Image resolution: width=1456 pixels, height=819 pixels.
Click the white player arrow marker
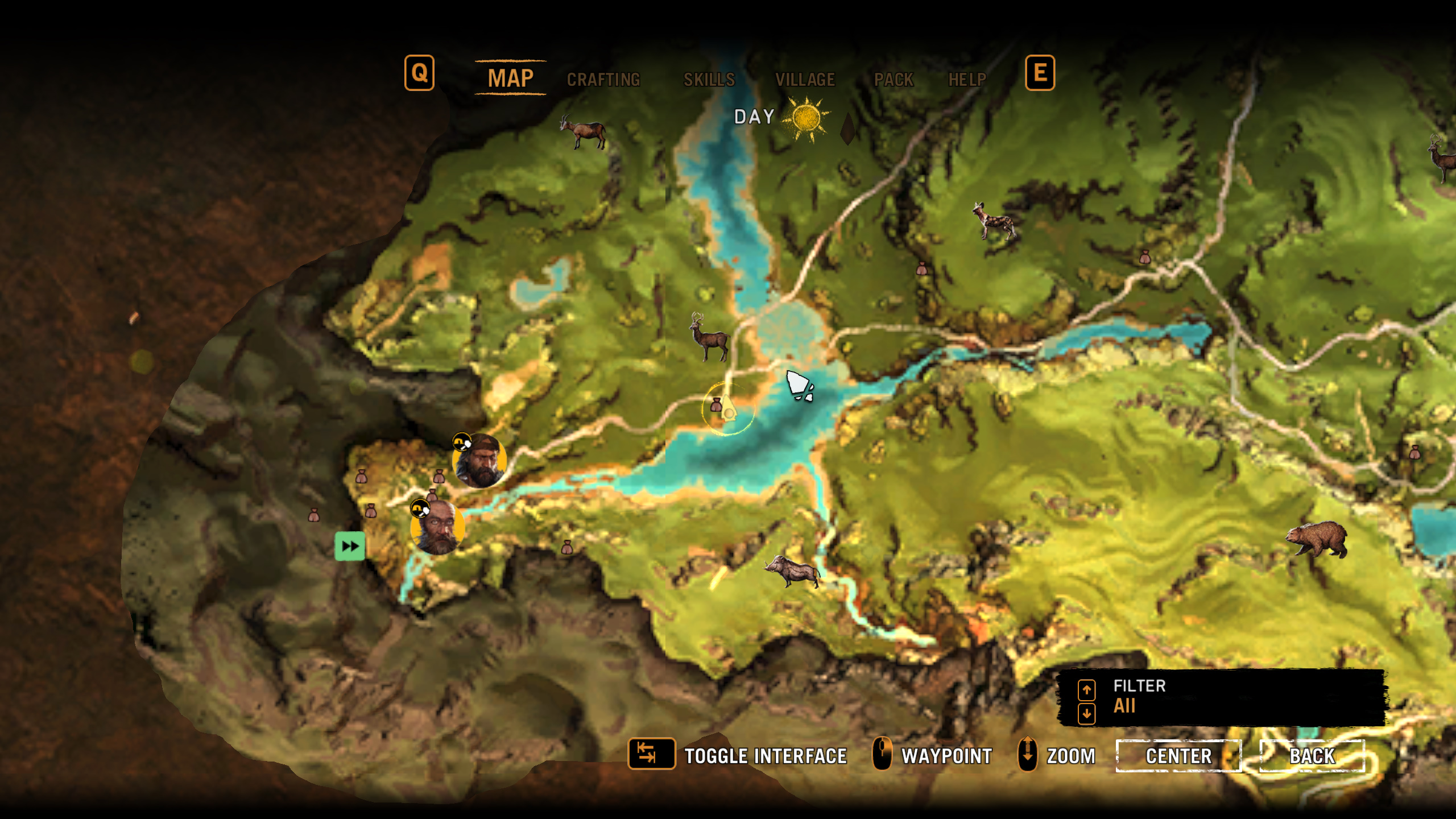coord(798,384)
